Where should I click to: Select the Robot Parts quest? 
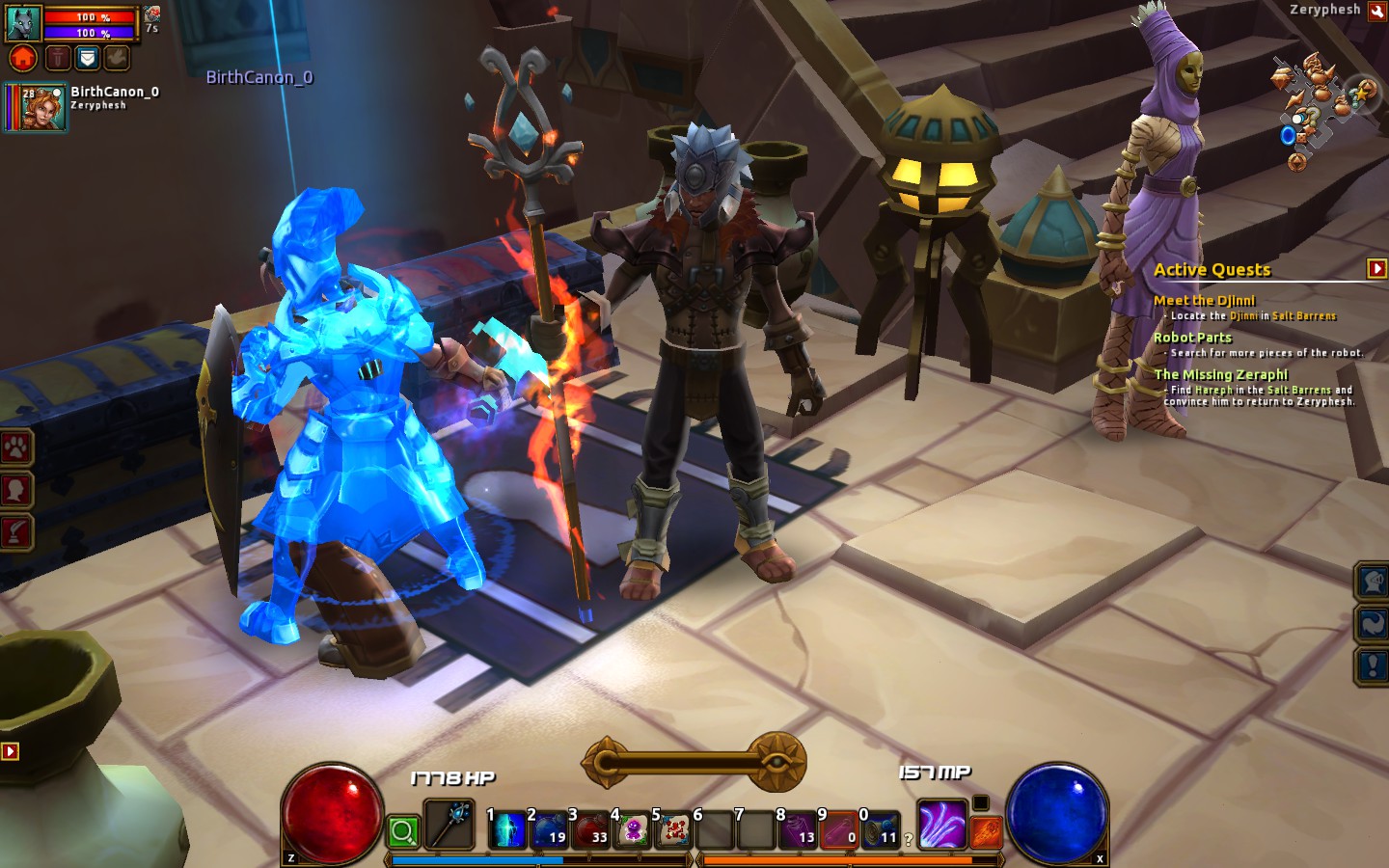(1192, 338)
